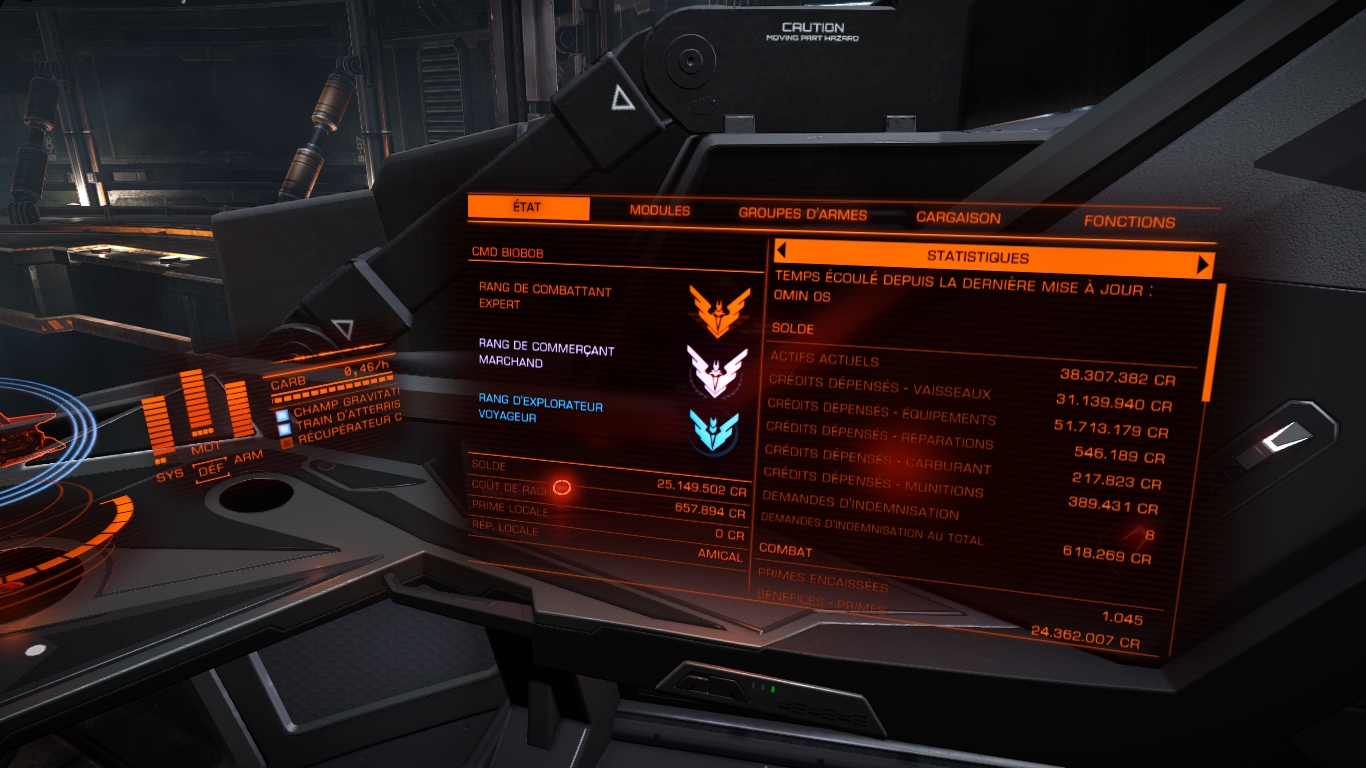Image resolution: width=1366 pixels, height=768 pixels.
Task: Show the CARGAISON tab
Action: pyautogui.click(x=958, y=218)
